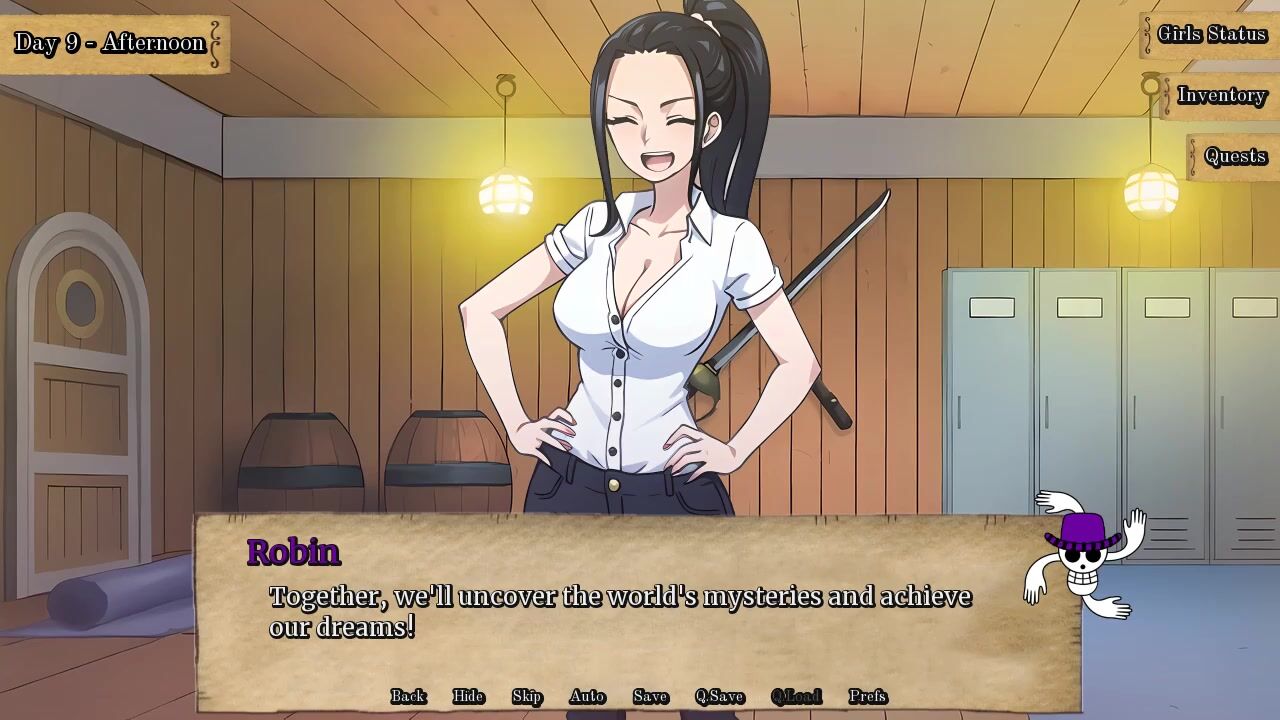This screenshot has height=720, width=1280.
Task: Show the Quests log
Action: [1235, 157]
